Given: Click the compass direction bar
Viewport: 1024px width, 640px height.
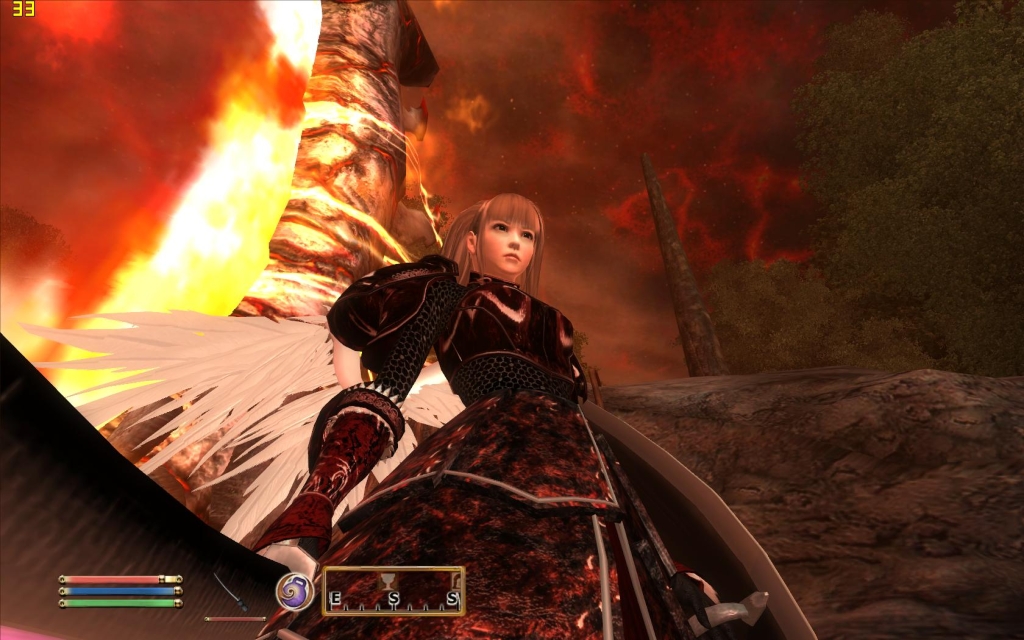Looking at the screenshot, I should click(x=393, y=592).
